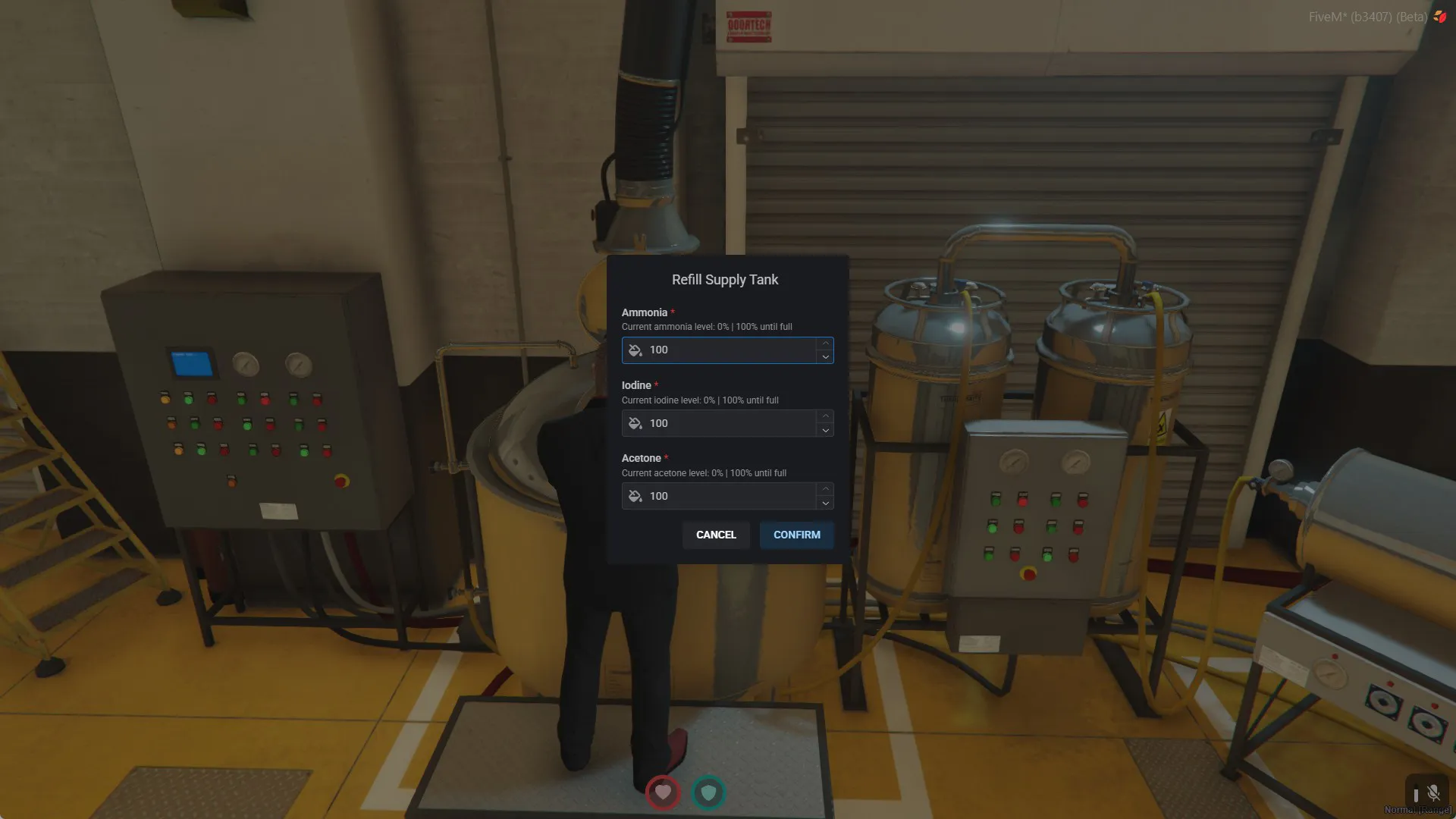Decrease the Ammonia amount with down arrow
The image size is (1456, 819).
point(825,357)
